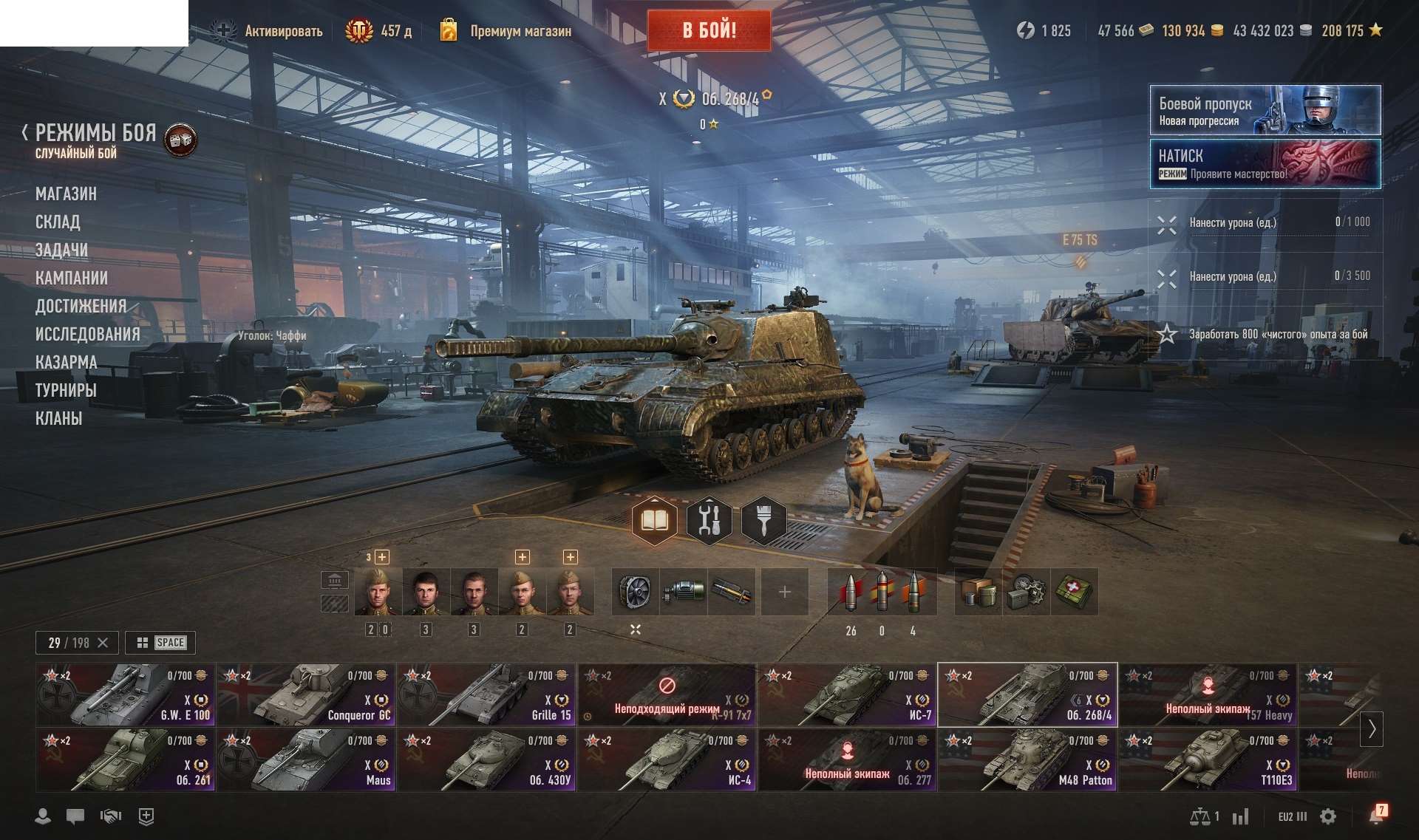Open the equipment wrench panel
1419x840 pixels.
710,521
